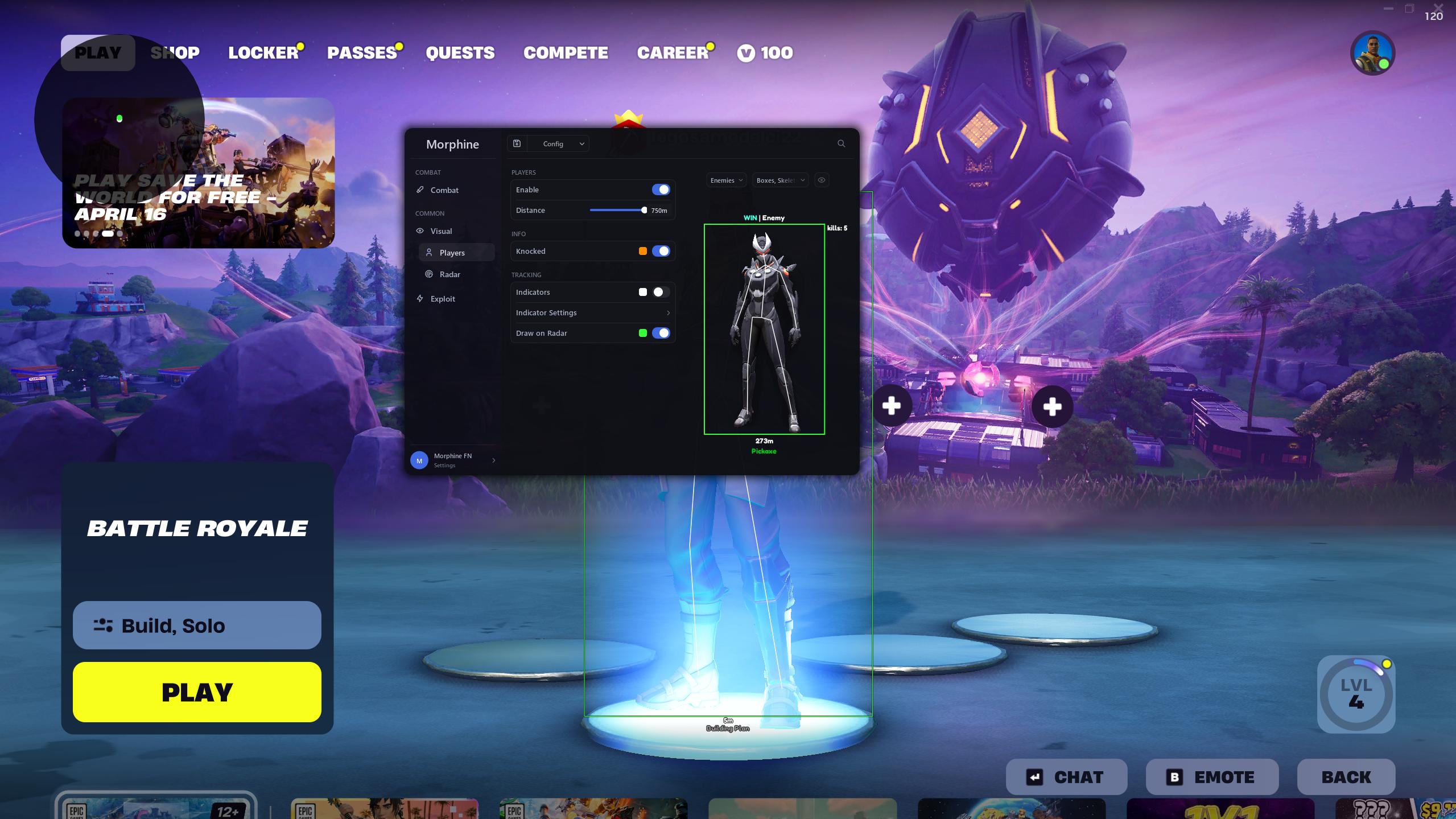Close the game window
1456x819 pixels.
pyautogui.click(x=1439, y=7)
